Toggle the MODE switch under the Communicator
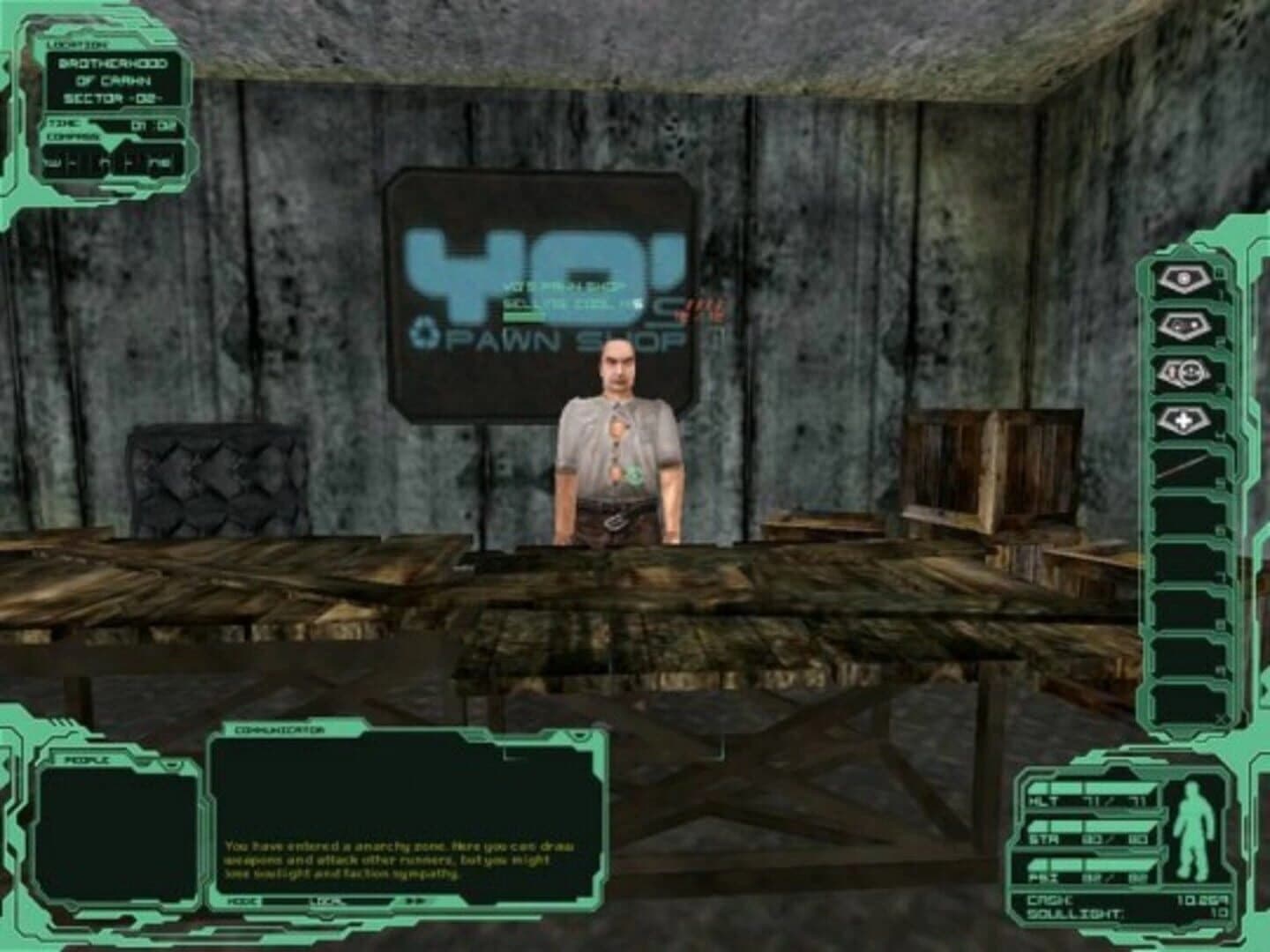 click(x=245, y=900)
